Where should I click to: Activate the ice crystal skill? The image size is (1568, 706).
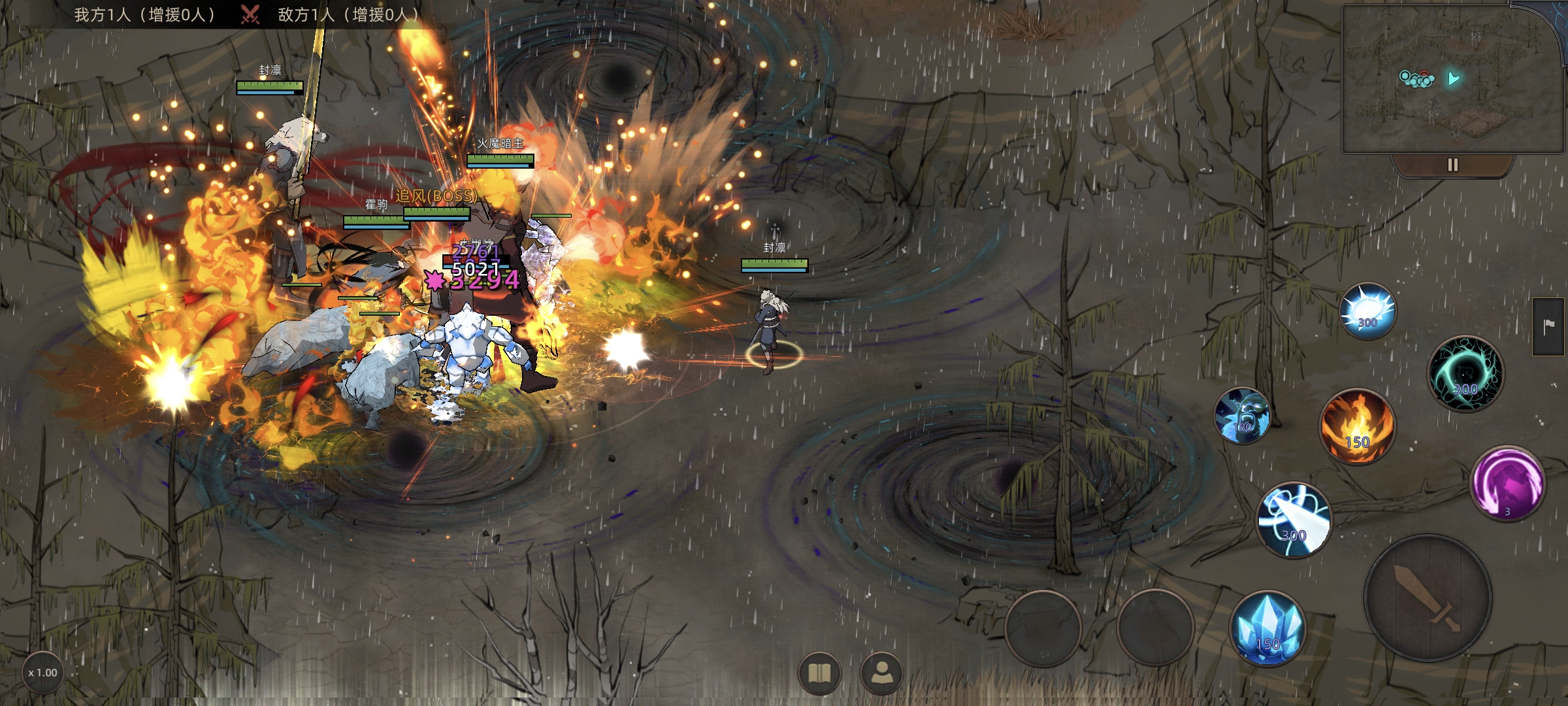tap(1267, 629)
